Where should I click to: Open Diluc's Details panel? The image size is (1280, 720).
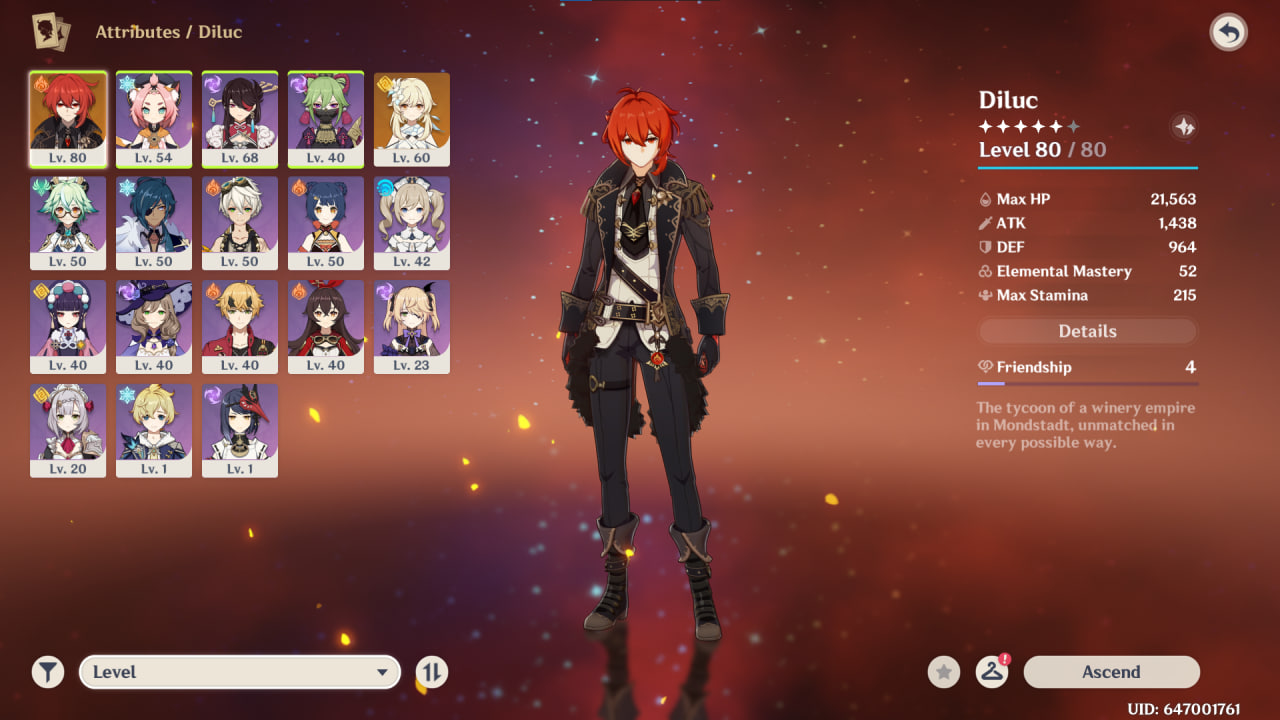point(1087,331)
